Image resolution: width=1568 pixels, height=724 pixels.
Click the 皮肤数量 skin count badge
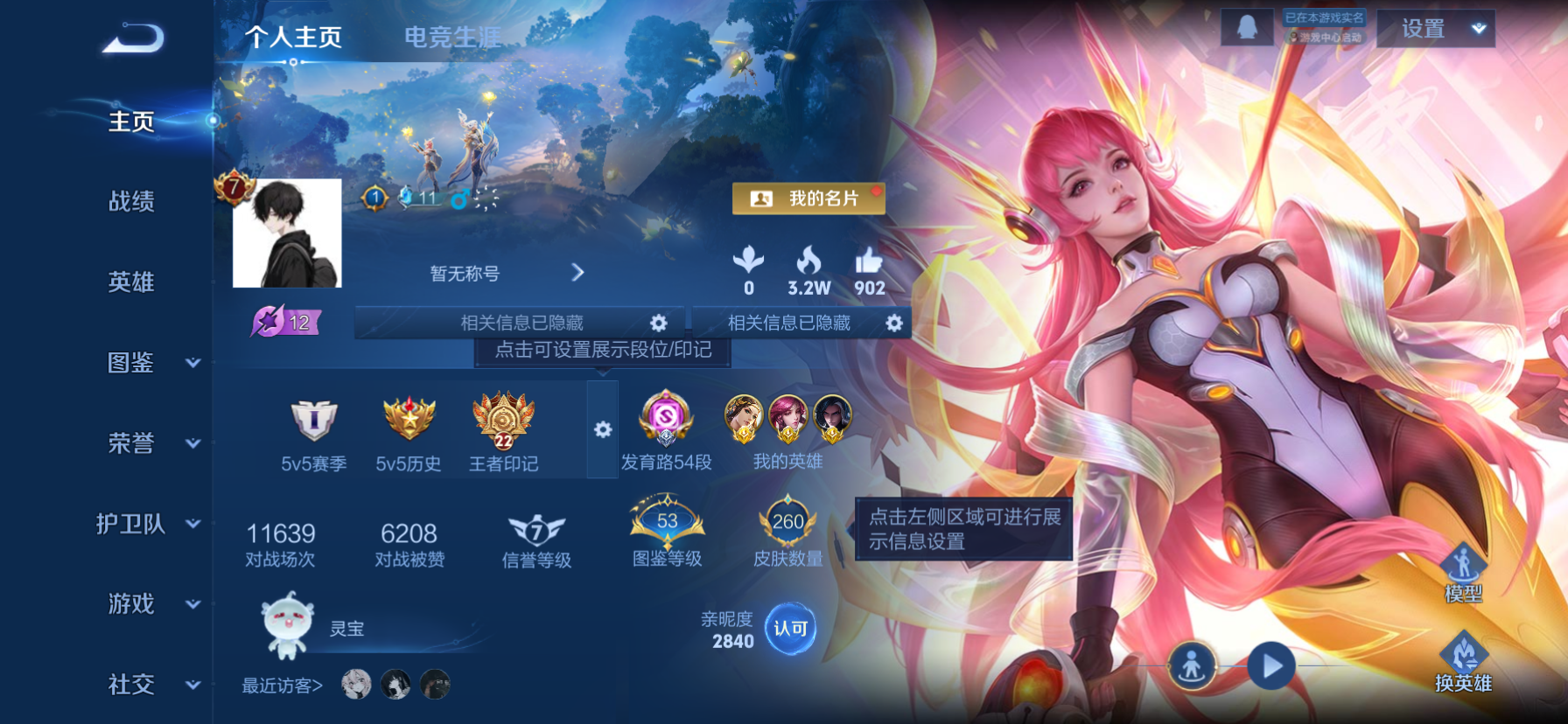coord(788,525)
